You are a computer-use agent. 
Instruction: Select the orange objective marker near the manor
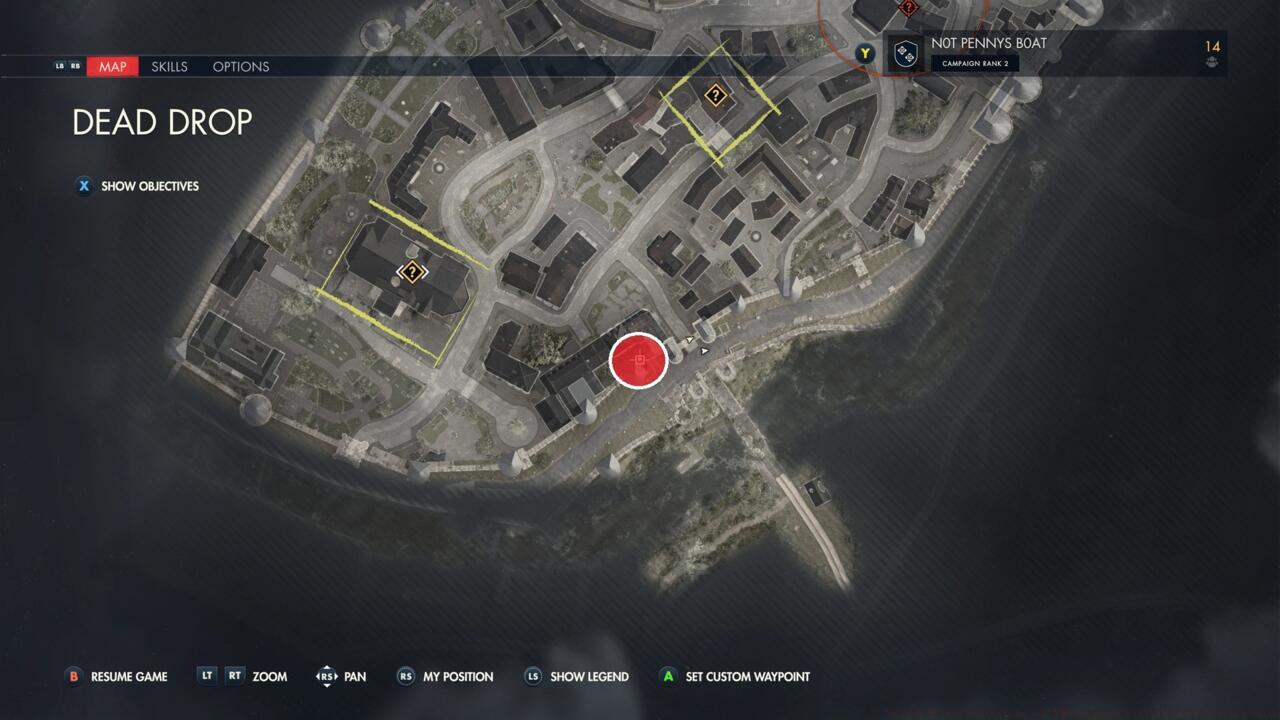pyautogui.click(x=411, y=271)
